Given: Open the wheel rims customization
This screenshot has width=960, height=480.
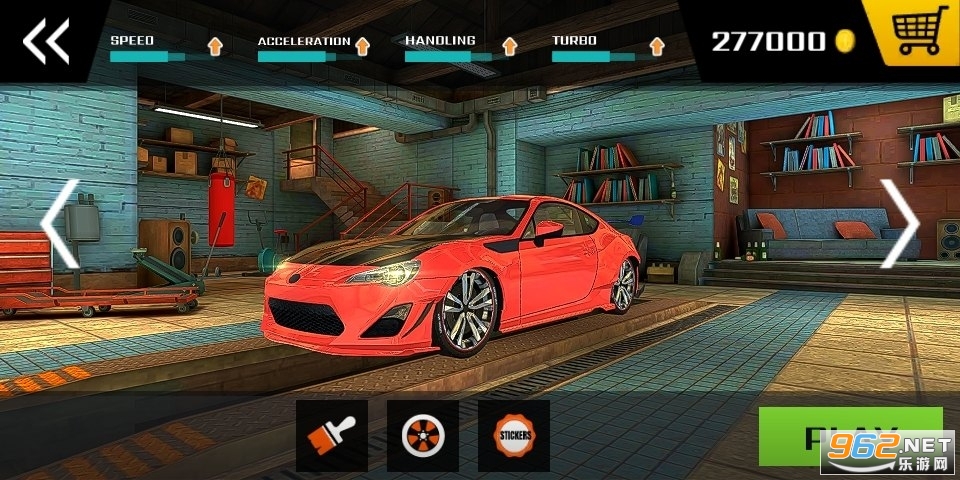Looking at the screenshot, I should [423, 435].
